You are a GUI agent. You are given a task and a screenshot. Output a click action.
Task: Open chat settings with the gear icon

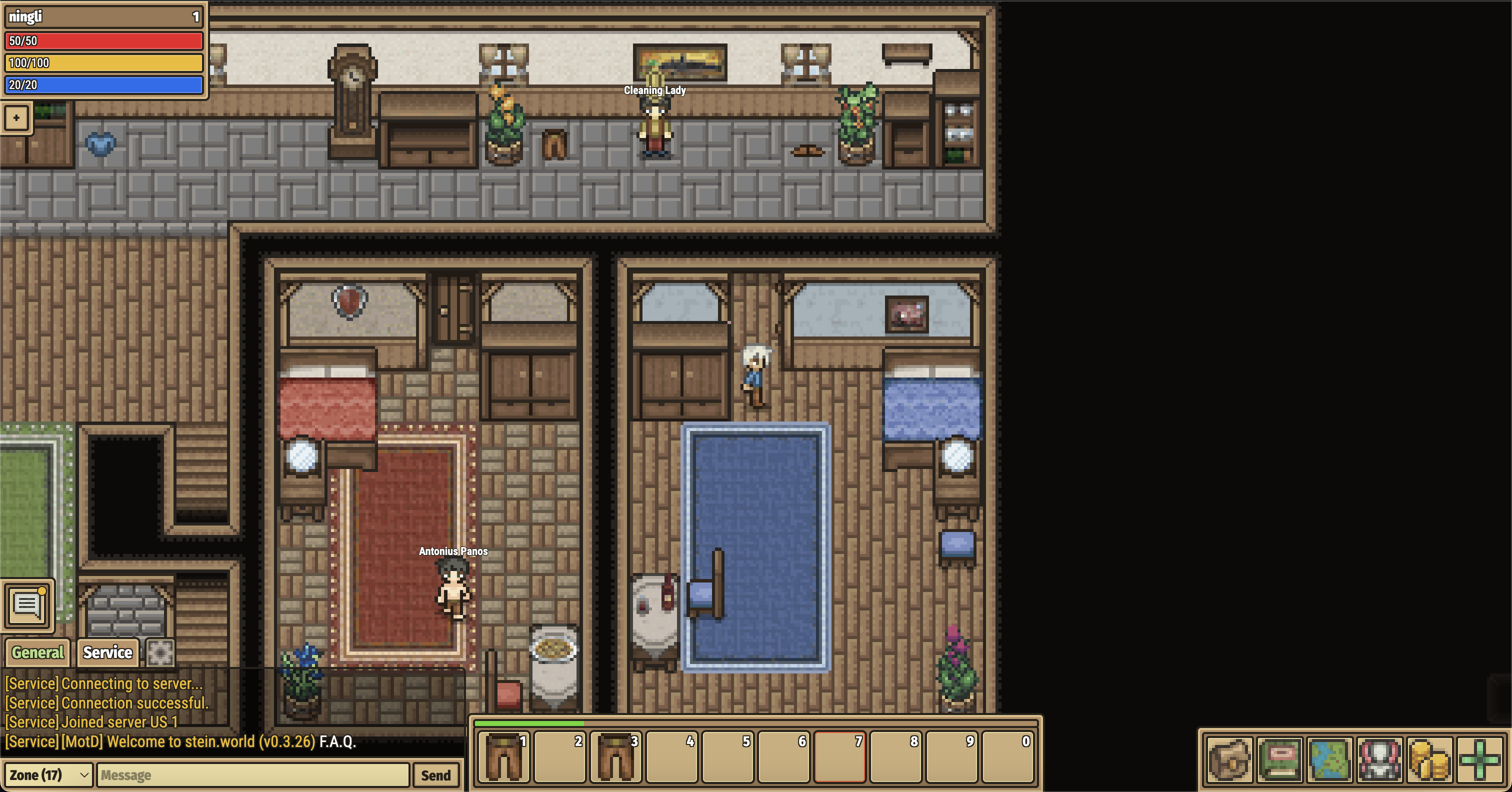point(159,652)
